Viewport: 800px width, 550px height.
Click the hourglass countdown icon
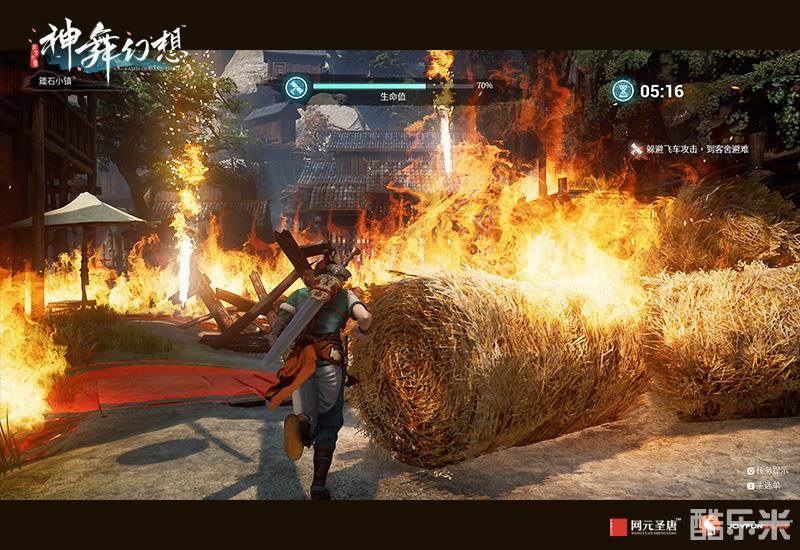click(x=623, y=91)
